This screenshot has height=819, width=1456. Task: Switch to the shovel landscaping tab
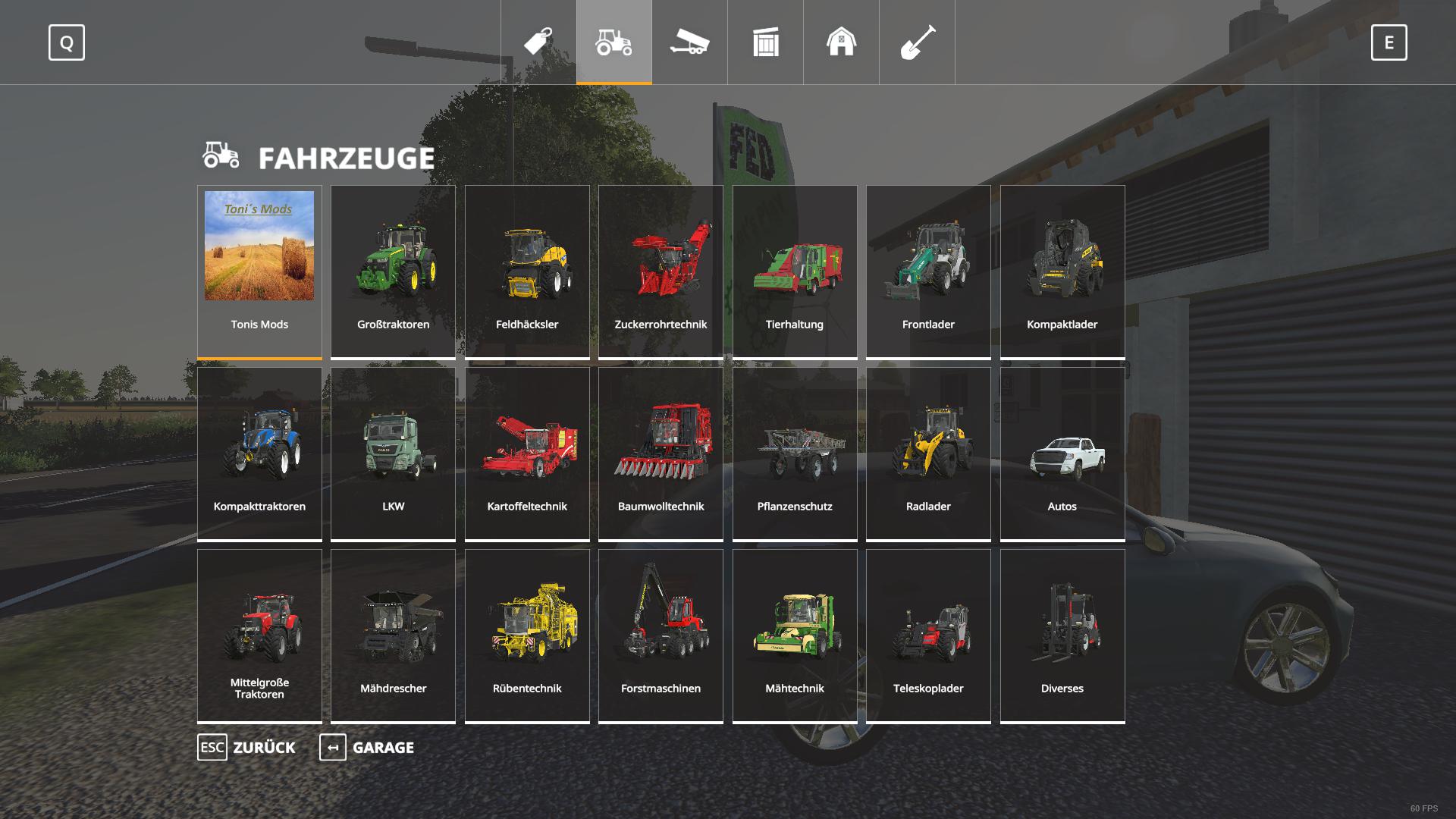[918, 42]
